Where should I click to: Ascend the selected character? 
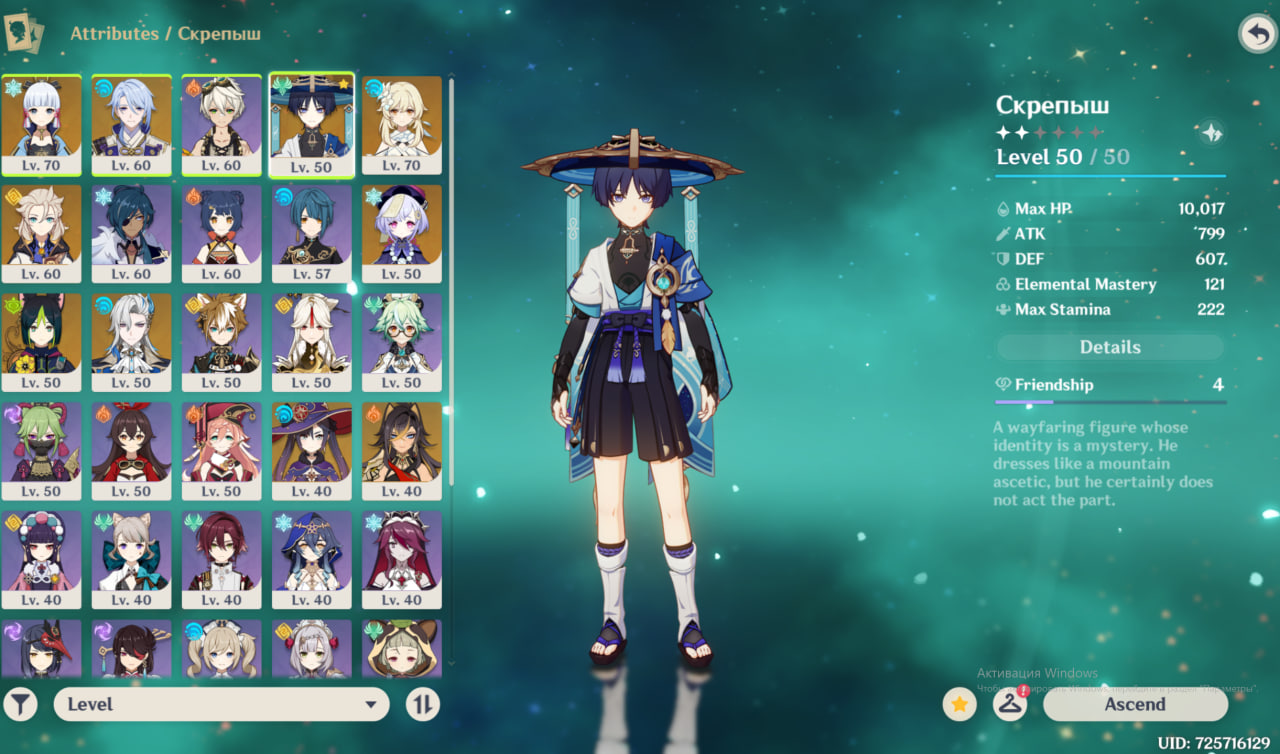[x=1135, y=704]
